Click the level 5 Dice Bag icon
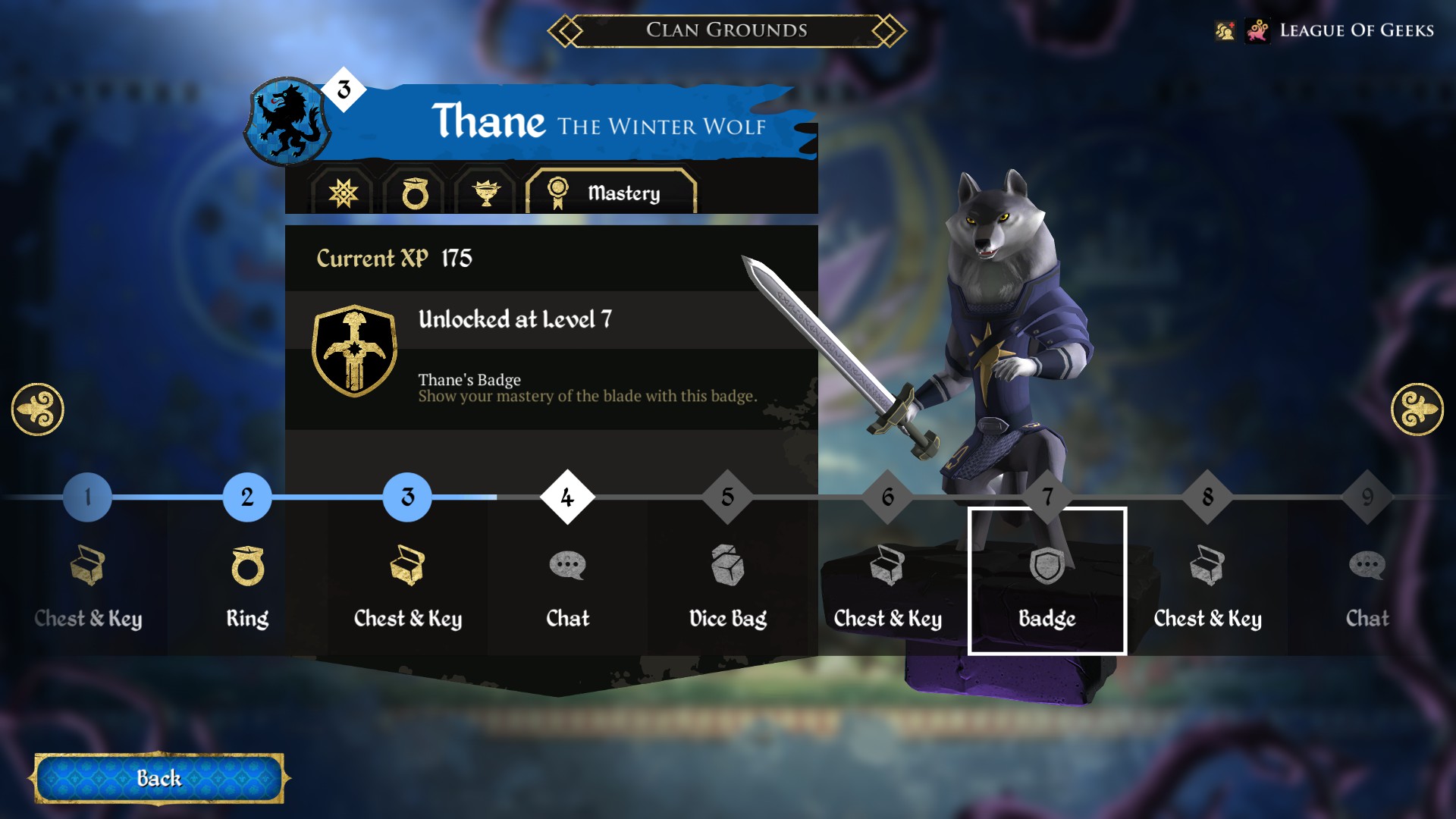 point(727,566)
